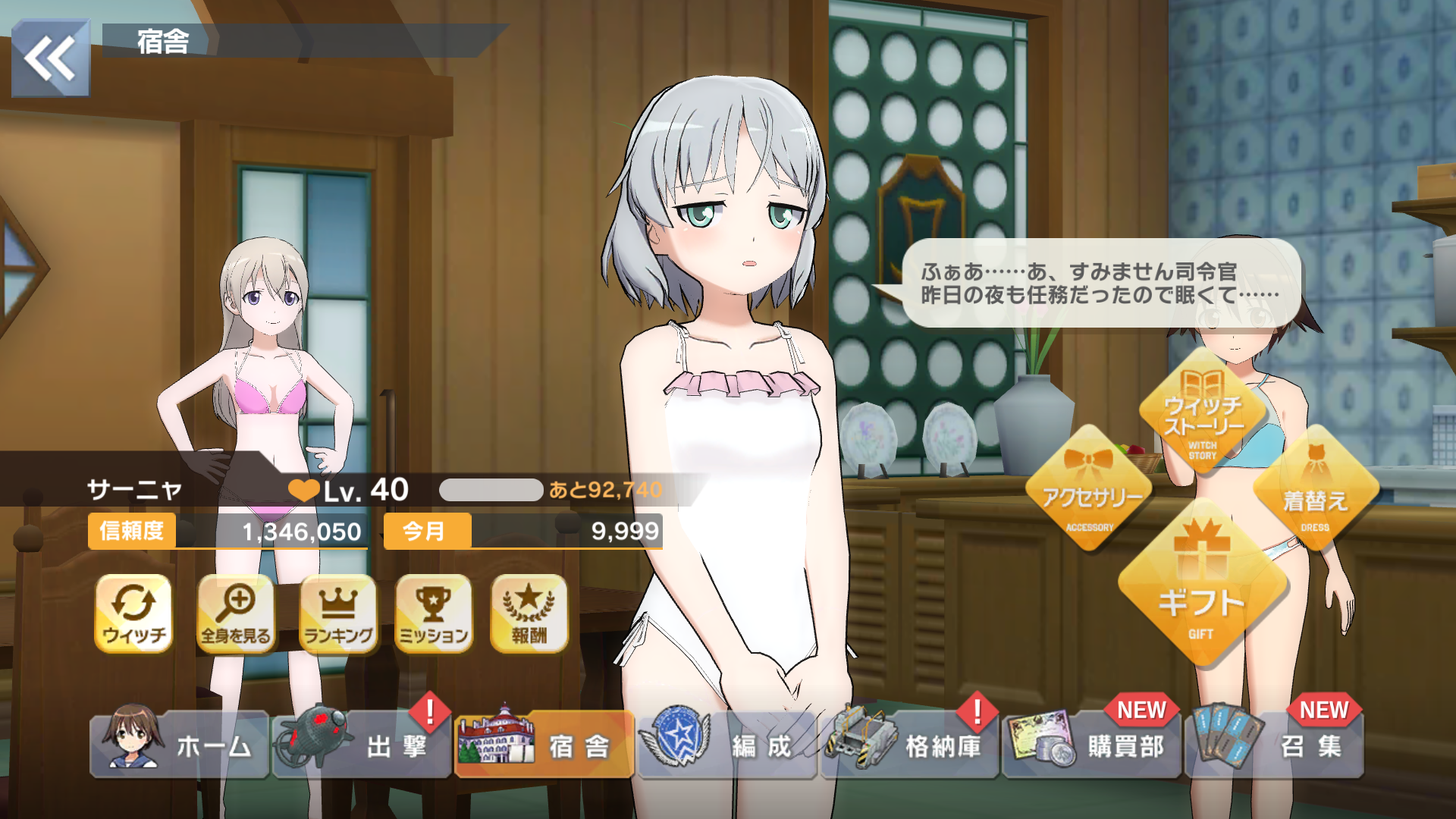
Task: Open the 出撃 sortie tab
Action: (362, 745)
